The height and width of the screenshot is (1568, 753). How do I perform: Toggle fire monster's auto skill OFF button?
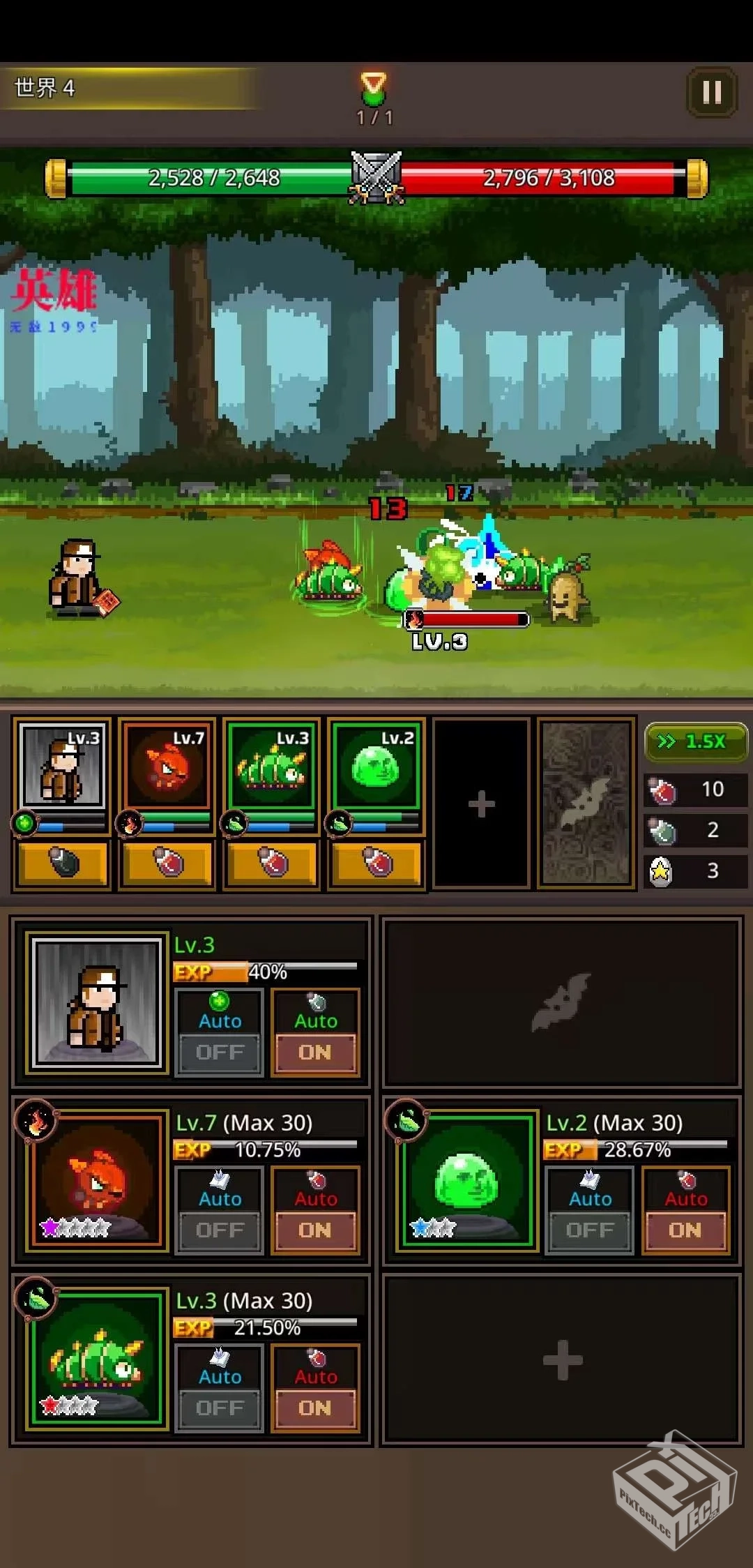click(220, 1230)
